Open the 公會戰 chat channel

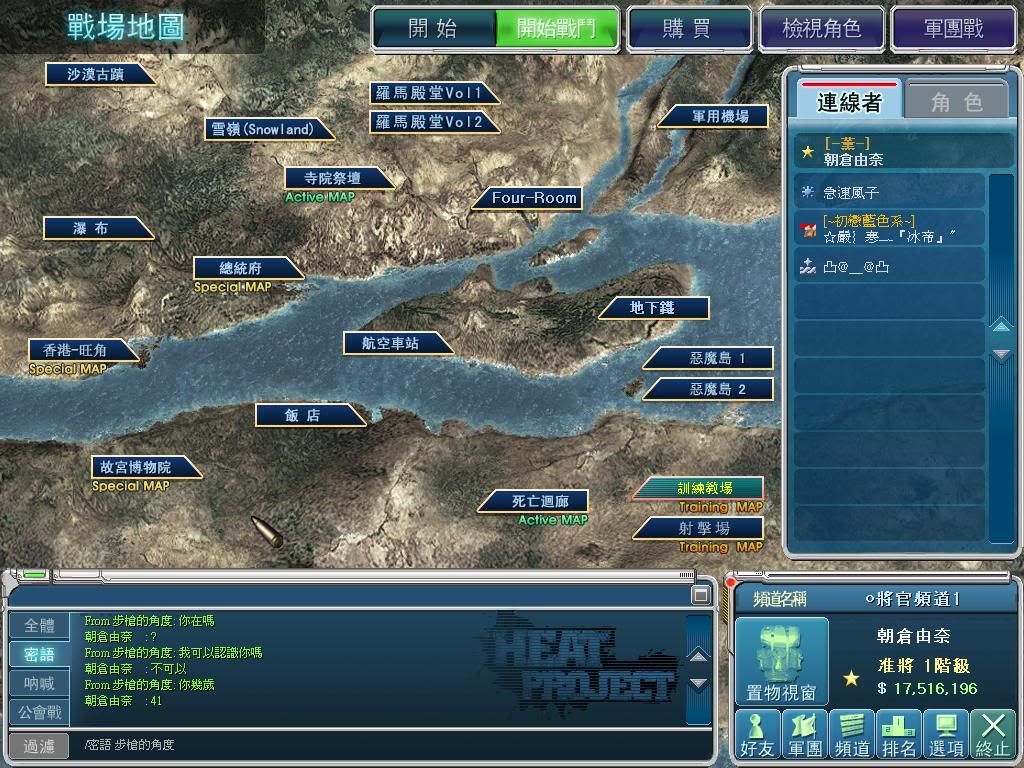tap(40, 713)
